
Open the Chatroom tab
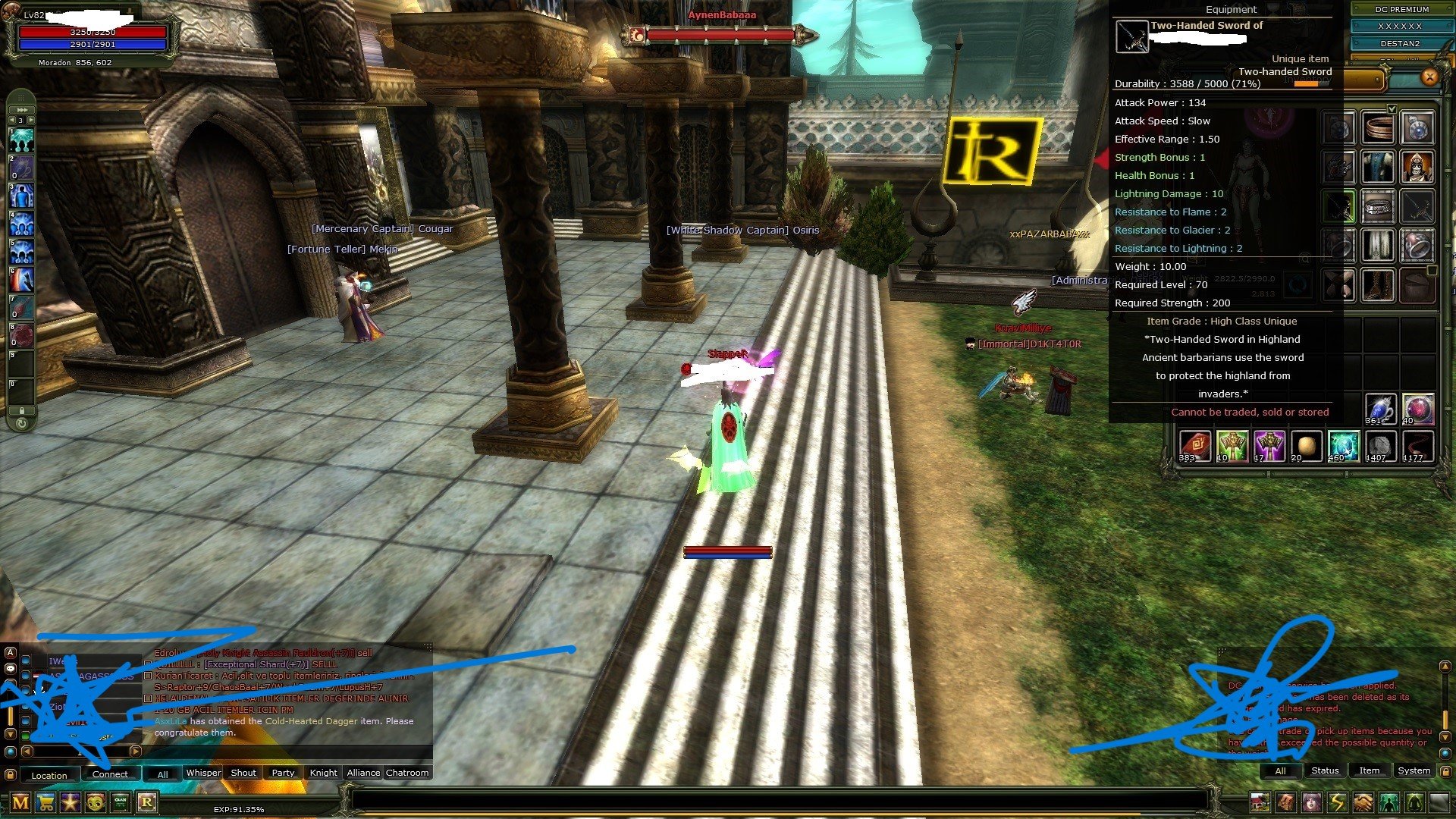(407, 773)
